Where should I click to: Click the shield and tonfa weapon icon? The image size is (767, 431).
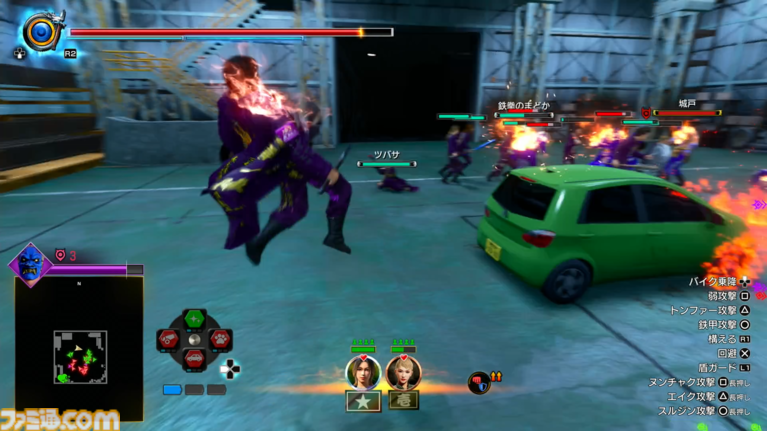pos(42,31)
